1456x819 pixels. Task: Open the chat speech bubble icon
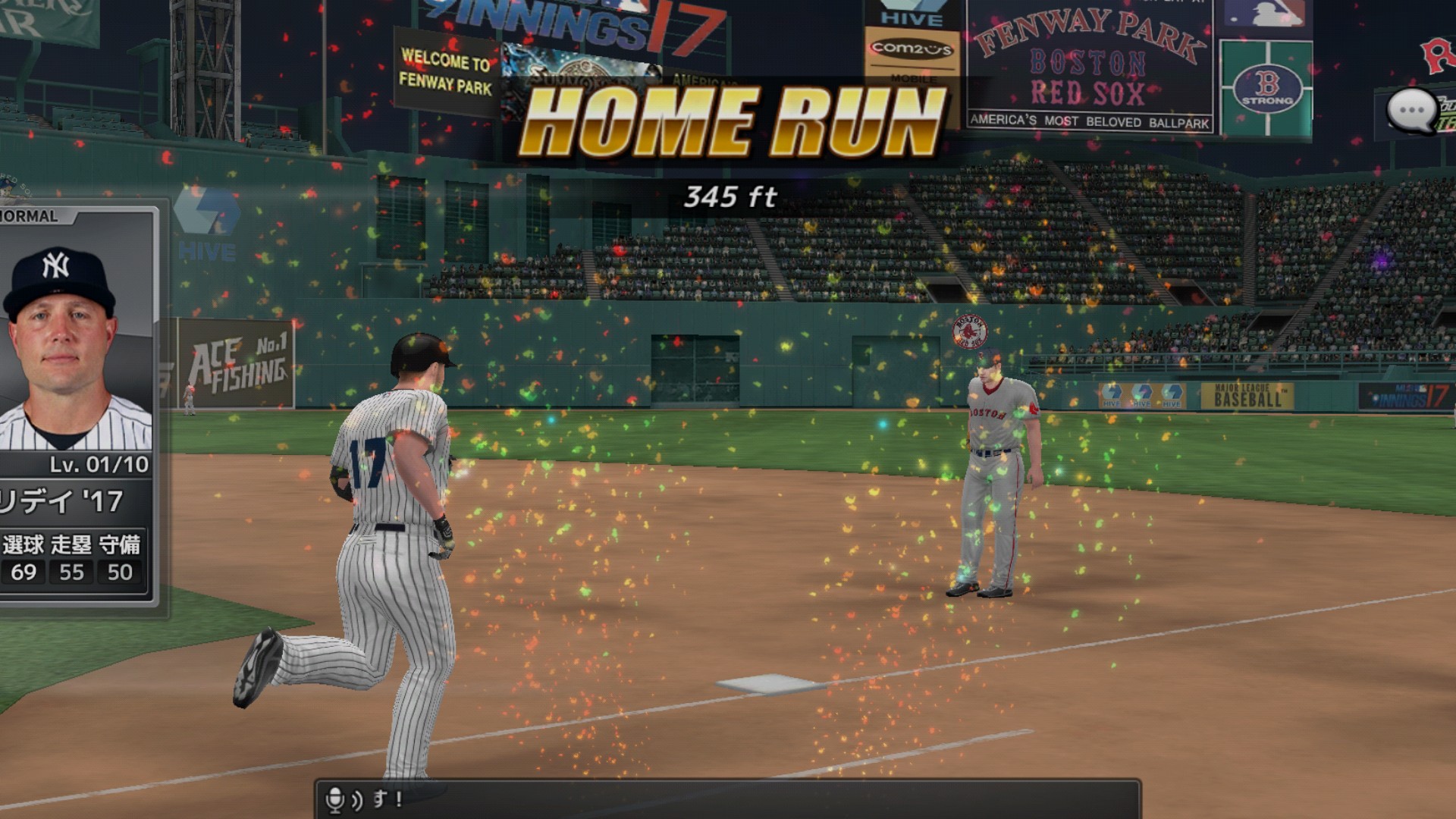[1411, 111]
